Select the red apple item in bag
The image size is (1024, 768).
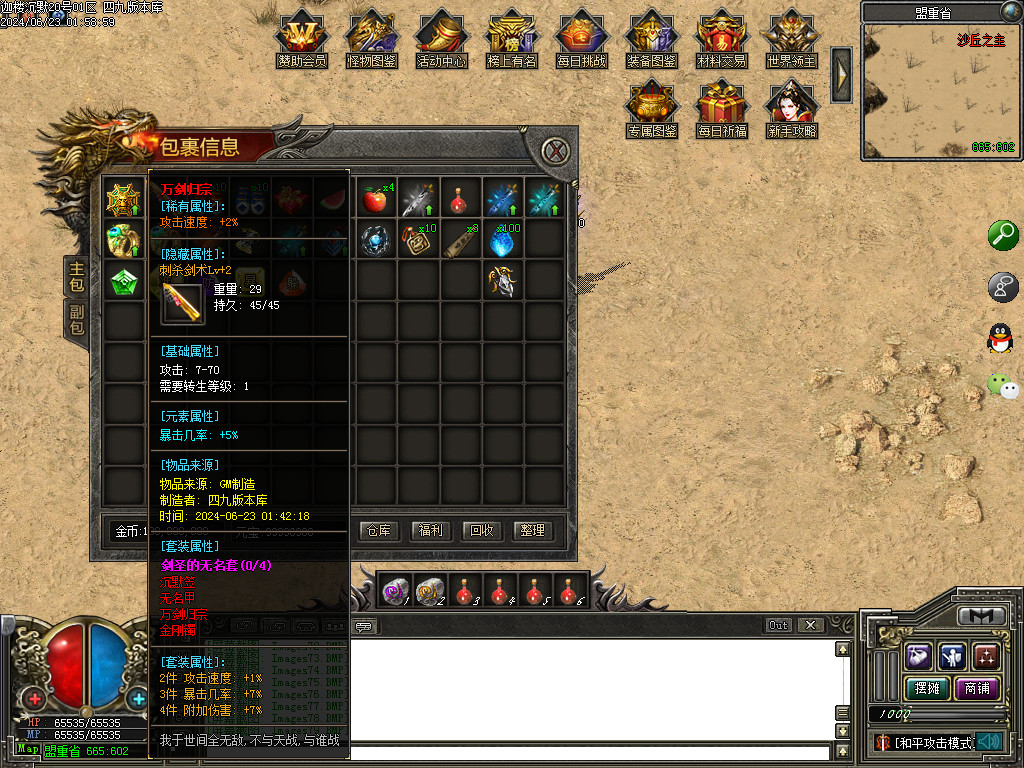pyautogui.click(x=375, y=199)
